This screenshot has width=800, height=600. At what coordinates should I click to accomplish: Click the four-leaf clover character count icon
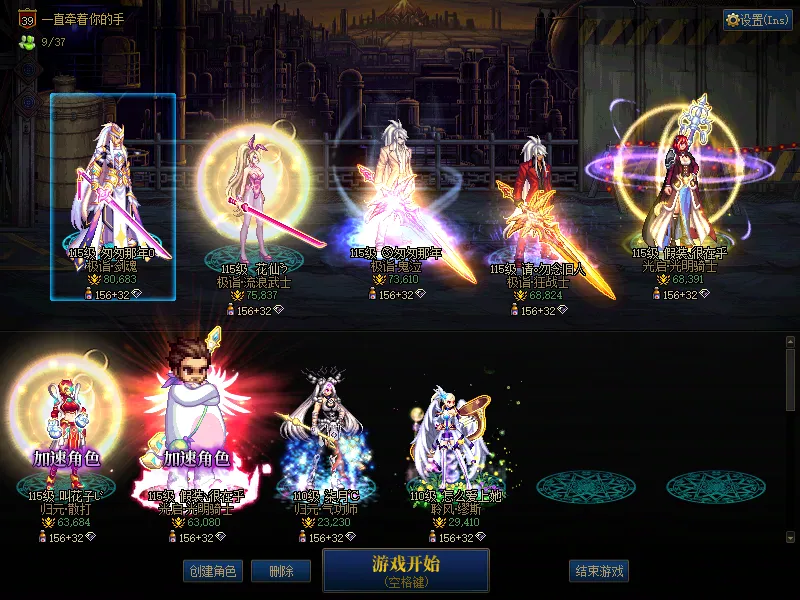tap(26, 42)
